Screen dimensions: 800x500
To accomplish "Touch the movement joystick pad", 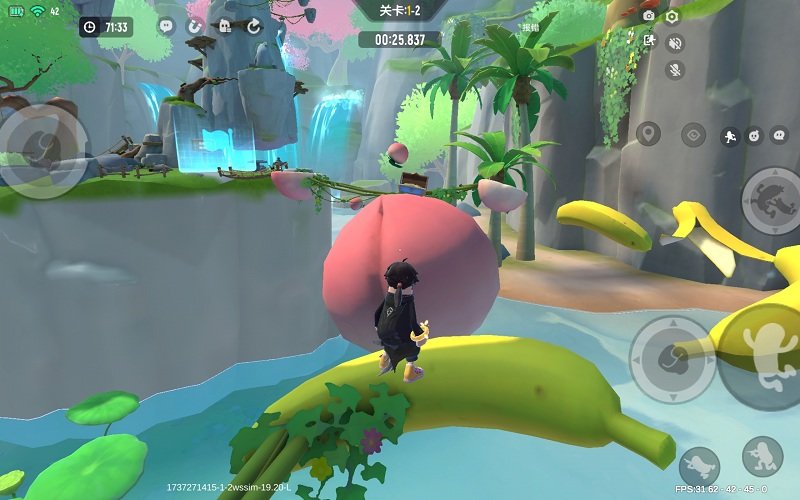I will 42,150.
